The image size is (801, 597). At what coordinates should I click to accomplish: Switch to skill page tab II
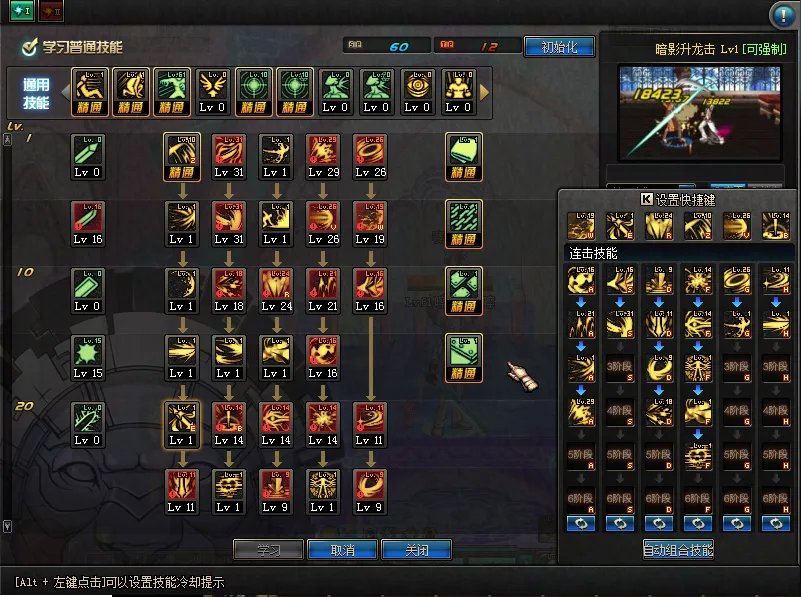54,11
